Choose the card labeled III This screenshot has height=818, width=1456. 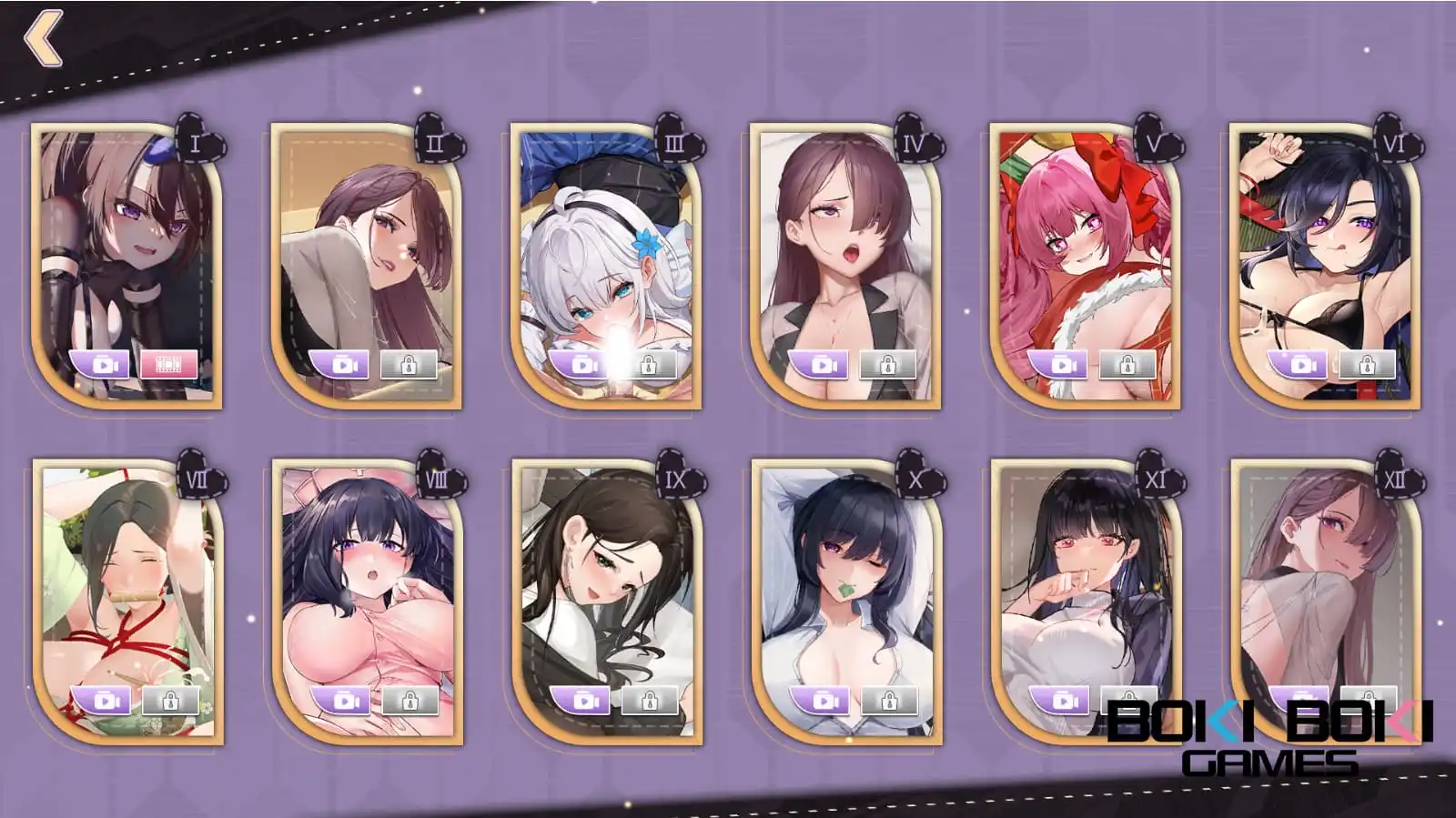[x=605, y=246]
